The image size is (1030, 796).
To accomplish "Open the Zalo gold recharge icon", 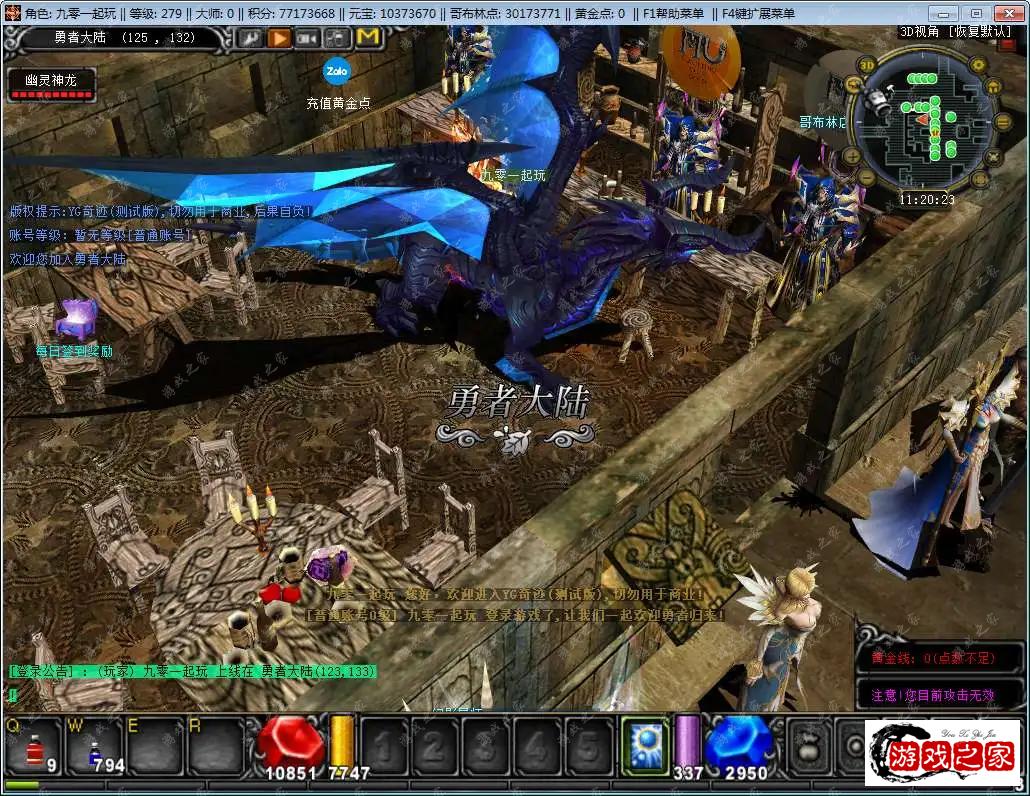I will pyautogui.click(x=336, y=72).
